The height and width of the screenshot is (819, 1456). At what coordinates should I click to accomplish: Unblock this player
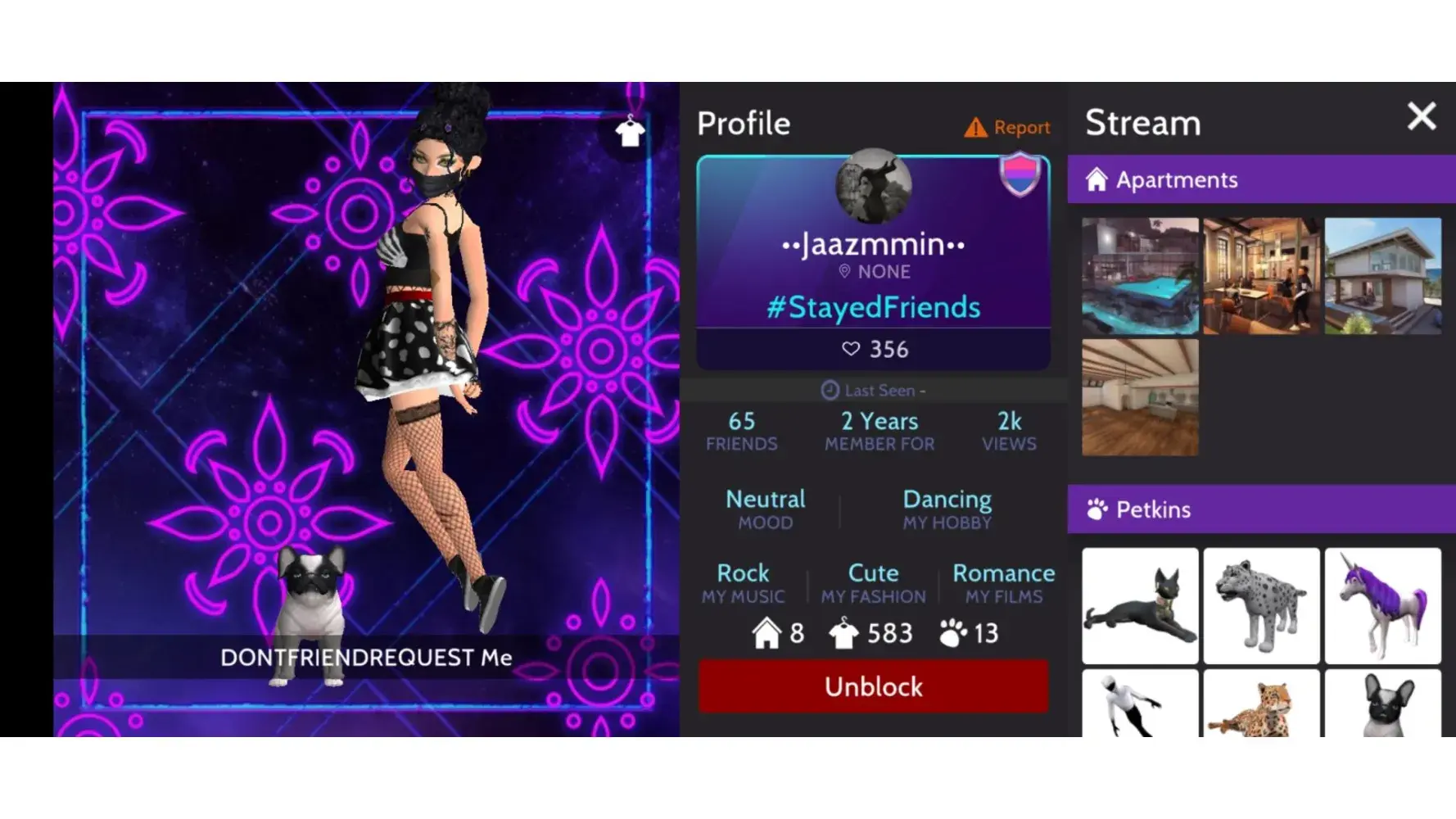point(873,686)
